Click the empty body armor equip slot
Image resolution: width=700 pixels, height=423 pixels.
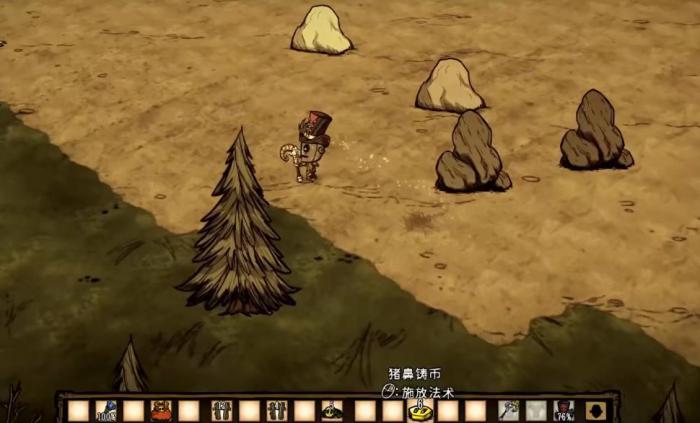537,410
